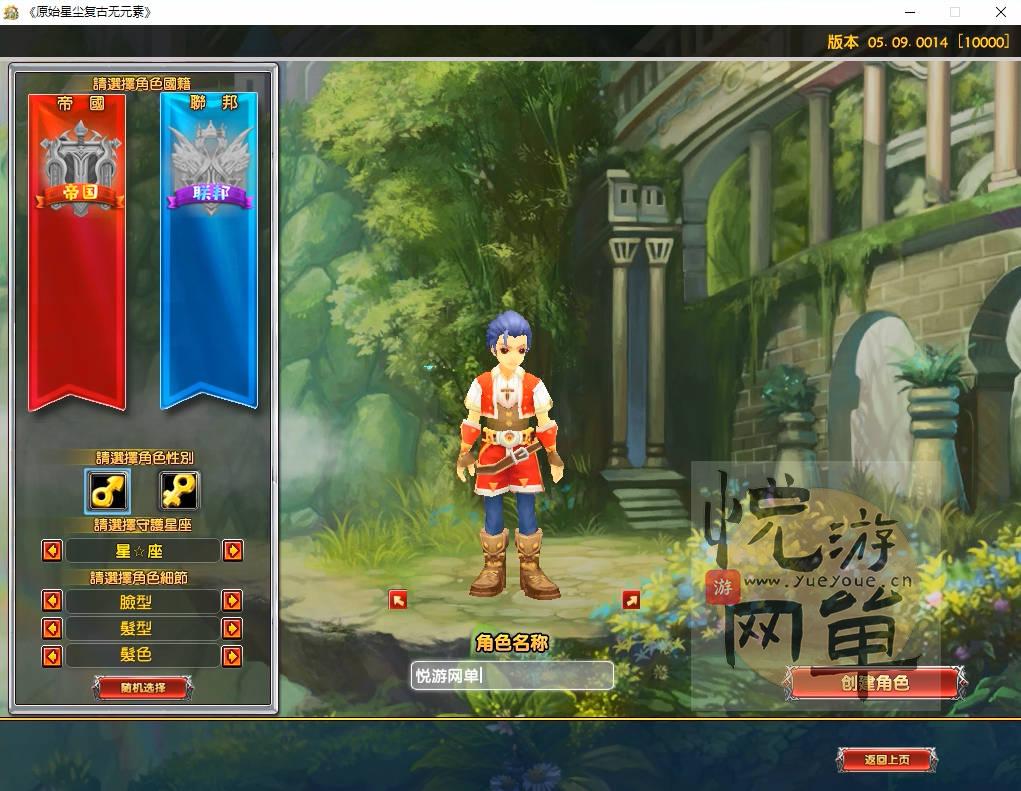1021x791 pixels.
Task: Choose previous 髮型 hairstyle
Action: 52,629
